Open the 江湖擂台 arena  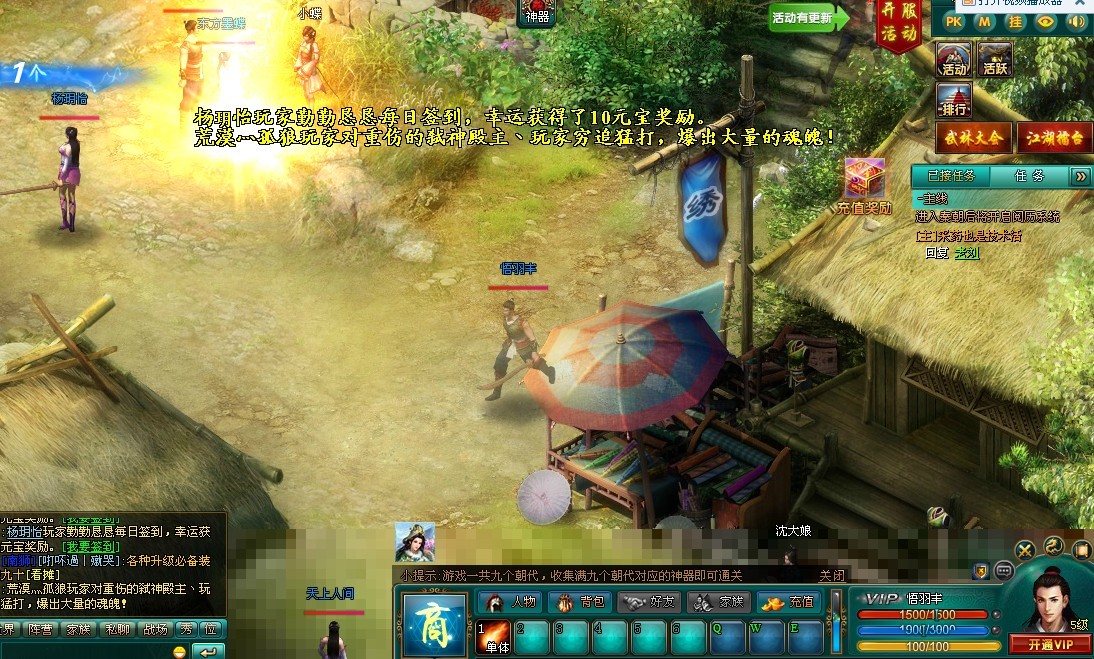(x=1054, y=138)
